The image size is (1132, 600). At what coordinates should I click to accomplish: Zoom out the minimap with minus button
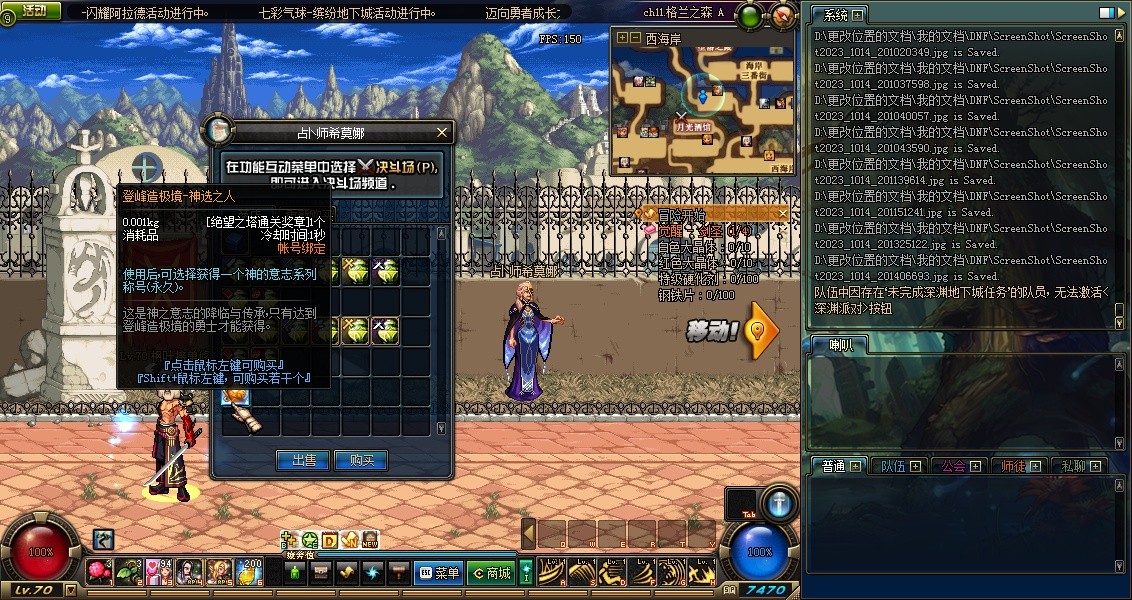tap(635, 38)
